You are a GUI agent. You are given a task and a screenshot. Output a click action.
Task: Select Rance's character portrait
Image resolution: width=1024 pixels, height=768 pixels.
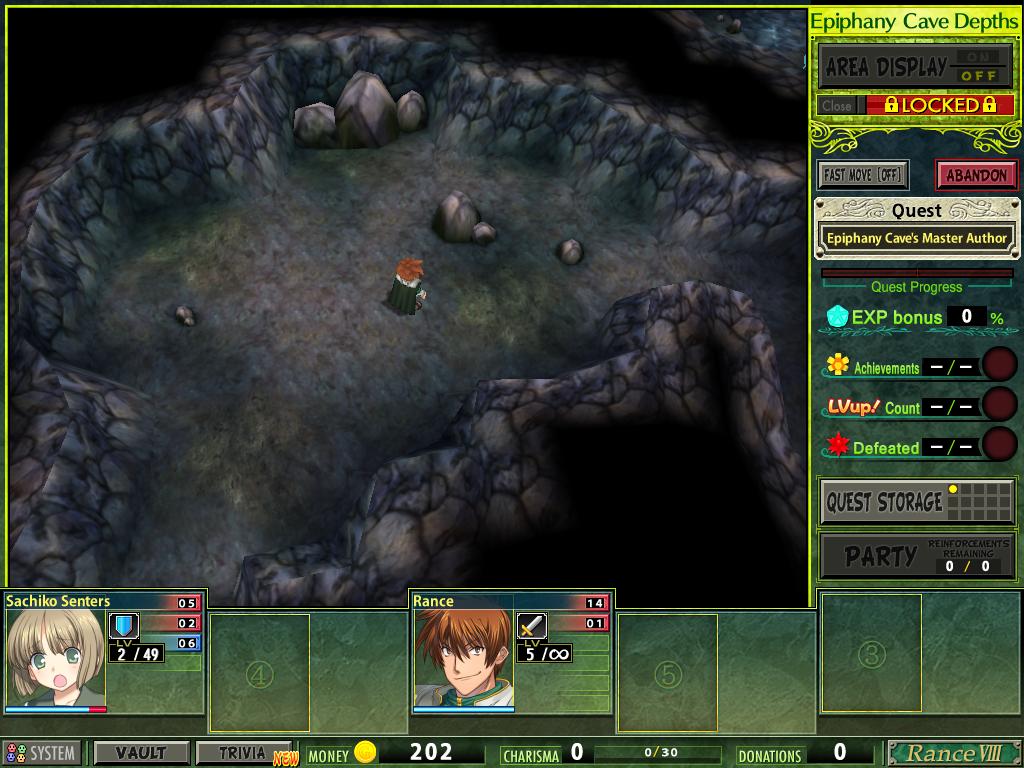463,658
